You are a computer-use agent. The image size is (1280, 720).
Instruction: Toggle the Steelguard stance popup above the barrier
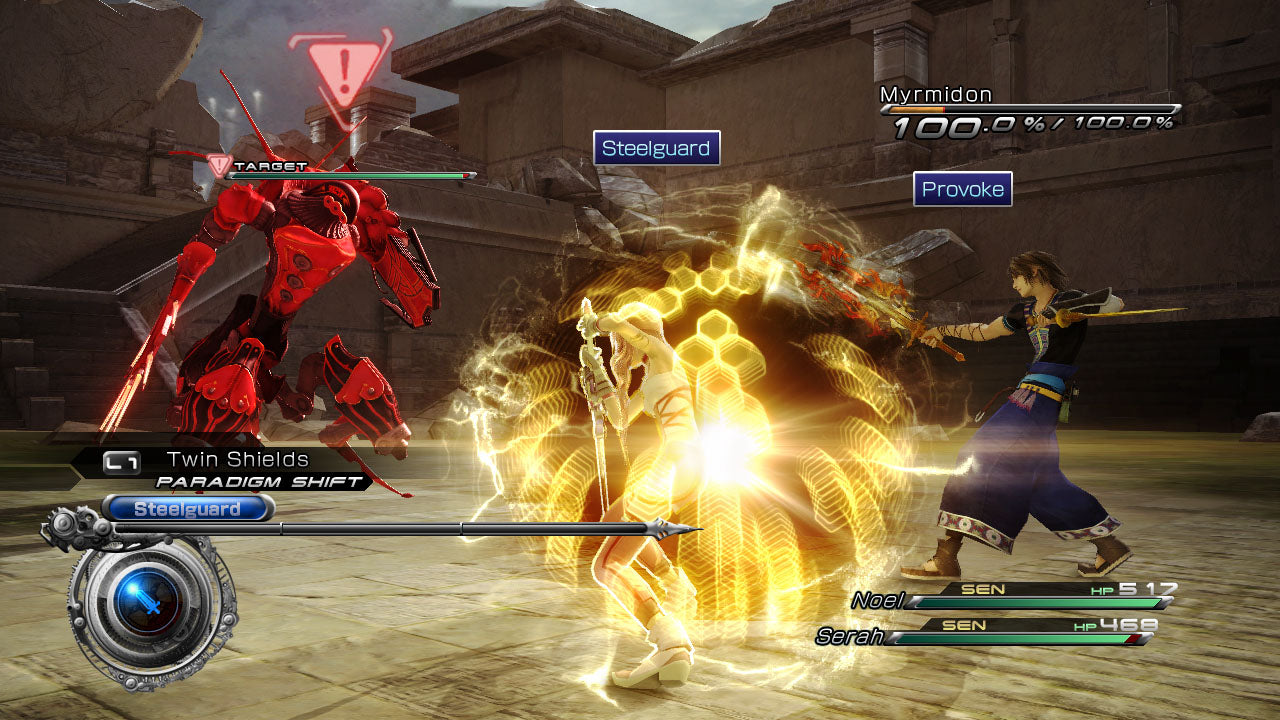point(656,146)
